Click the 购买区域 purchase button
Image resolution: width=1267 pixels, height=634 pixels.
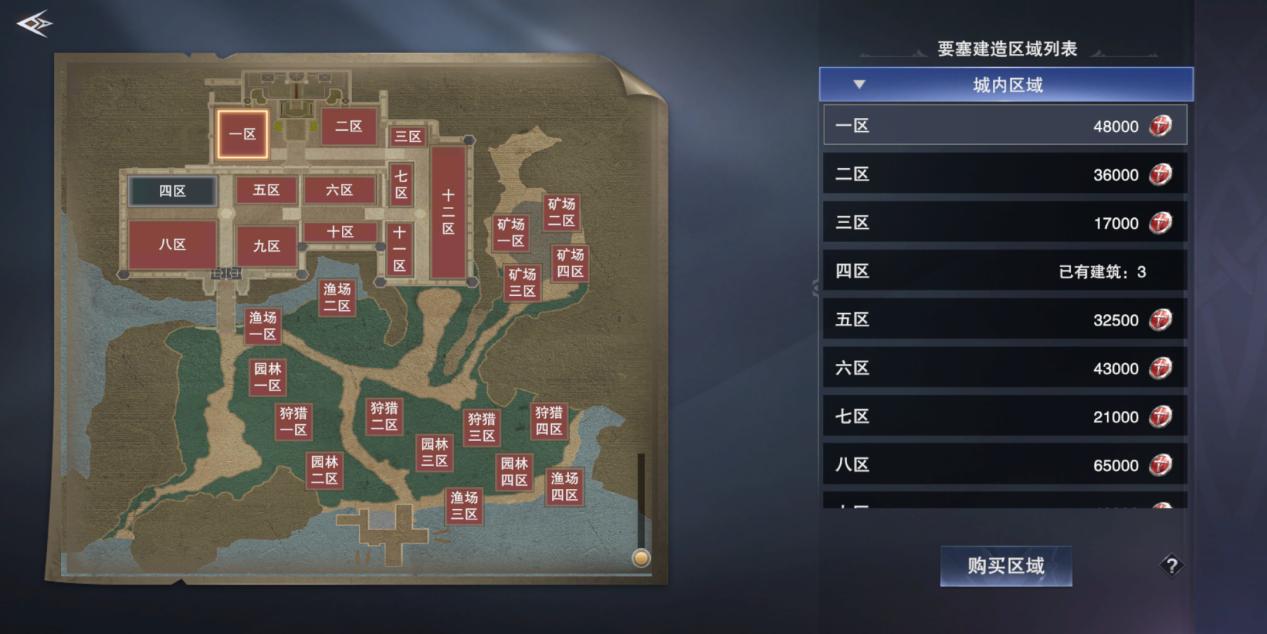pyautogui.click(x=1006, y=566)
